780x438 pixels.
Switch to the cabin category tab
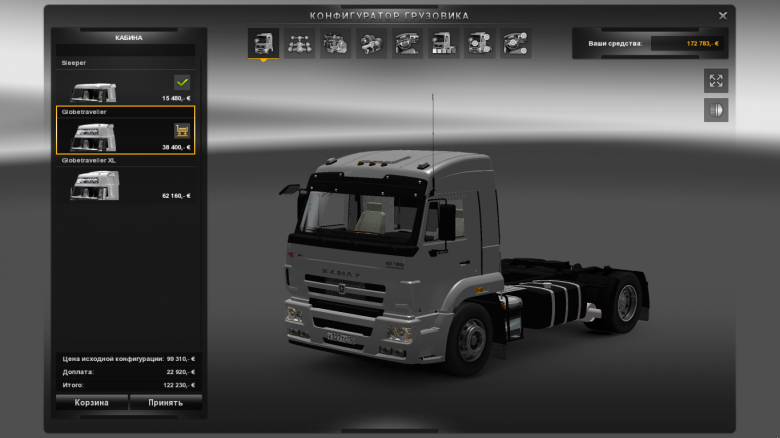(x=263, y=43)
